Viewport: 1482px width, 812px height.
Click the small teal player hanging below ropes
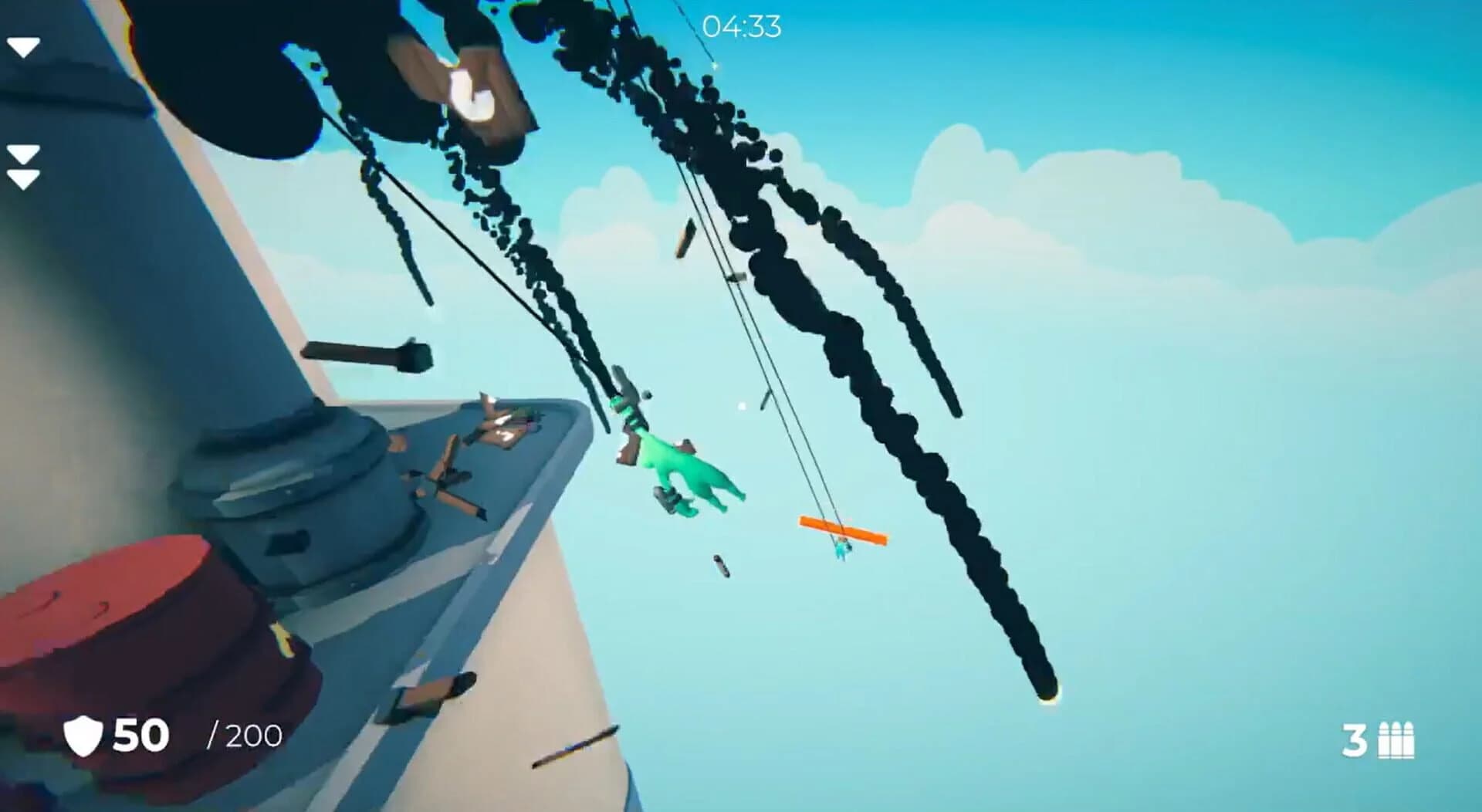pyautogui.click(x=841, y=550)
